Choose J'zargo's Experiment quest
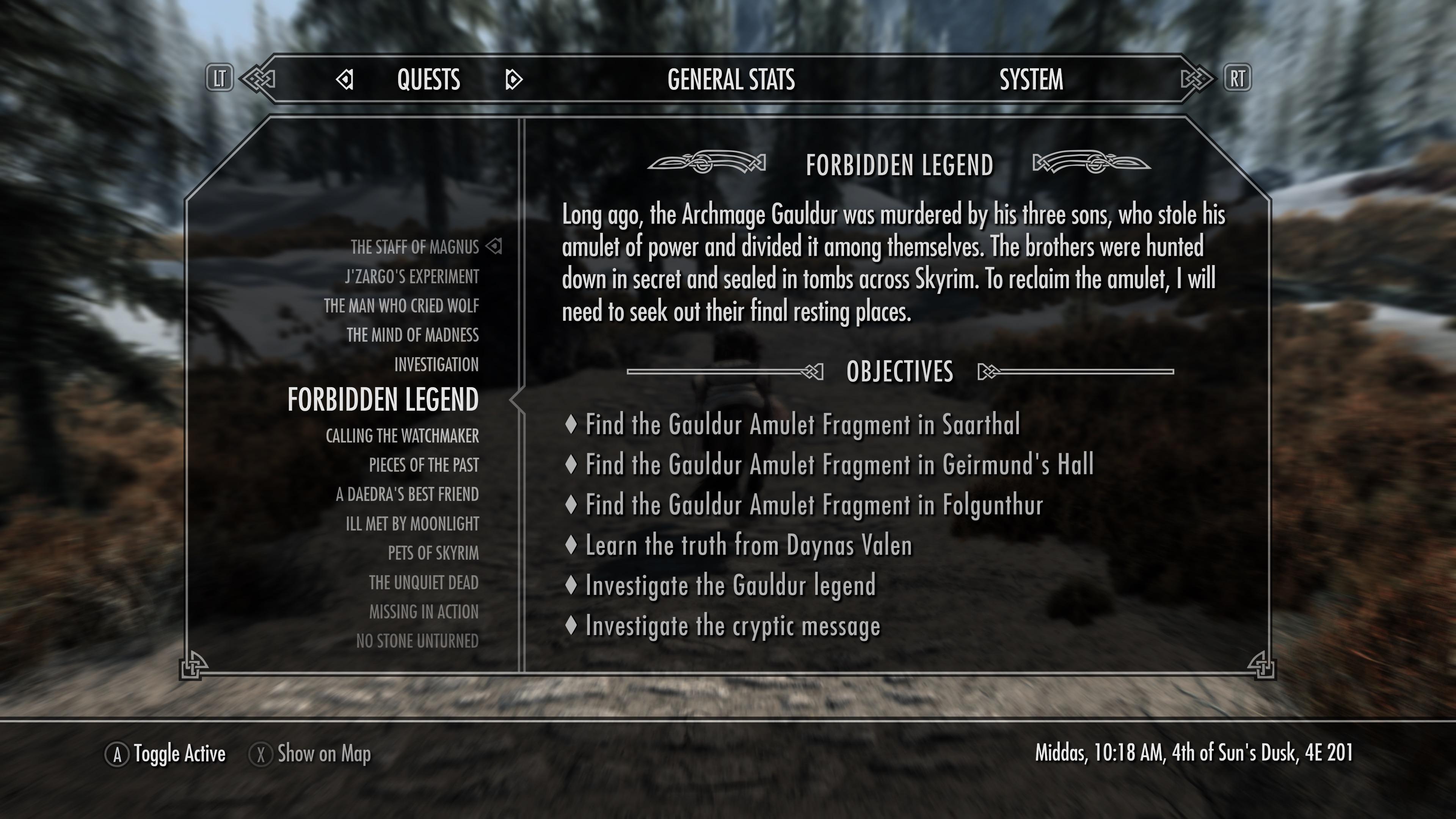Screen dimensions: 1456x819 [412, 277]
